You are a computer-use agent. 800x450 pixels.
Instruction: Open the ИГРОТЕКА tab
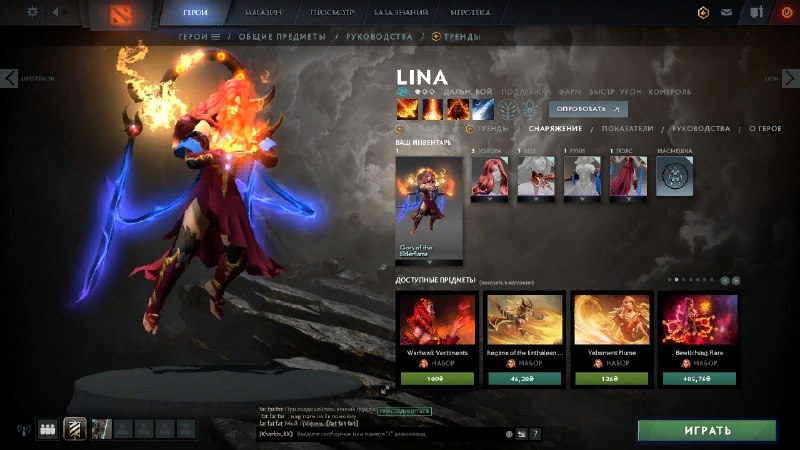tap(471, 13)
